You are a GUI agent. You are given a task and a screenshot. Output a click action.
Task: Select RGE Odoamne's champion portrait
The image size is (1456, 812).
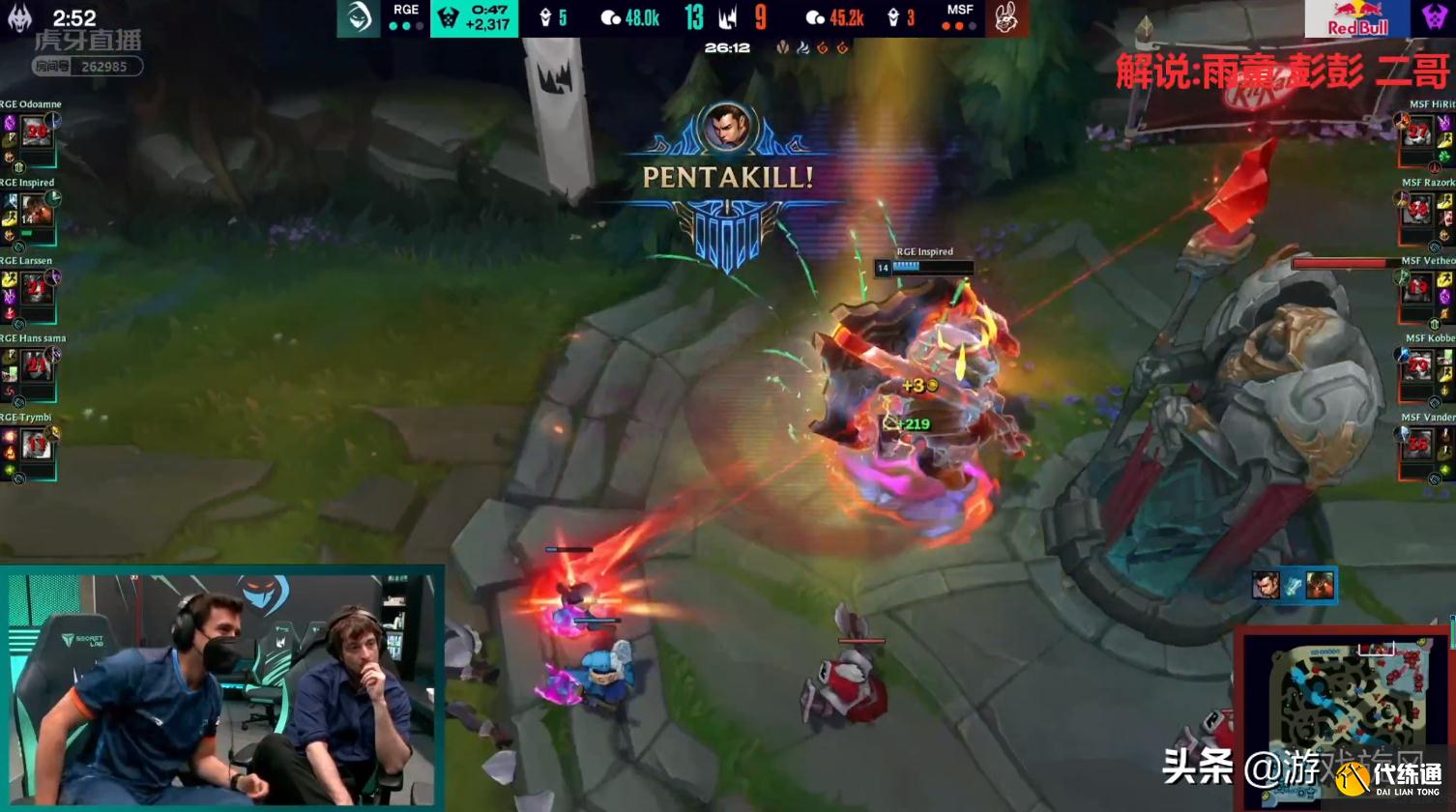36,130
